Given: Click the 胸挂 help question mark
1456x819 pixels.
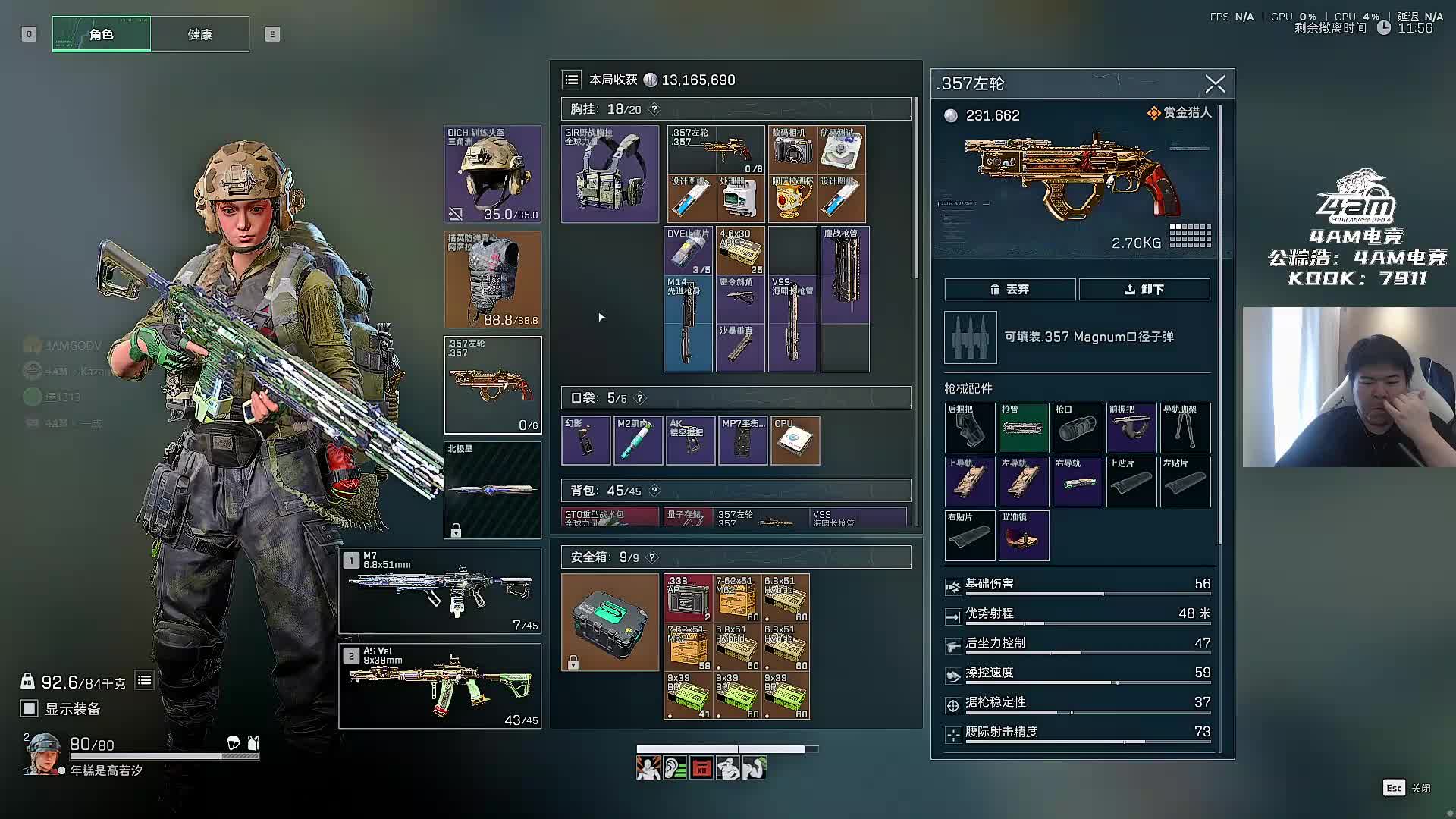Looking at the screenshot, I should click(654, 109).
